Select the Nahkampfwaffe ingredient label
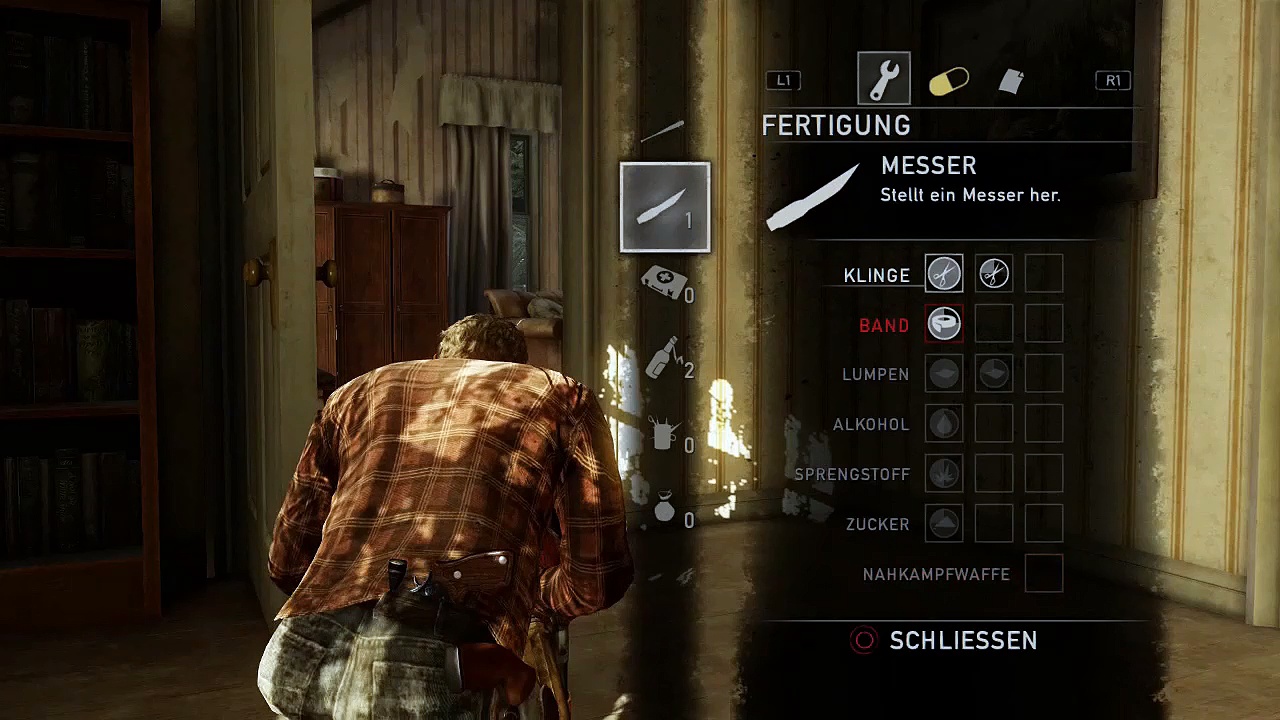The width and height of the screenshot is (1280, 720). [x=936, y=575]
